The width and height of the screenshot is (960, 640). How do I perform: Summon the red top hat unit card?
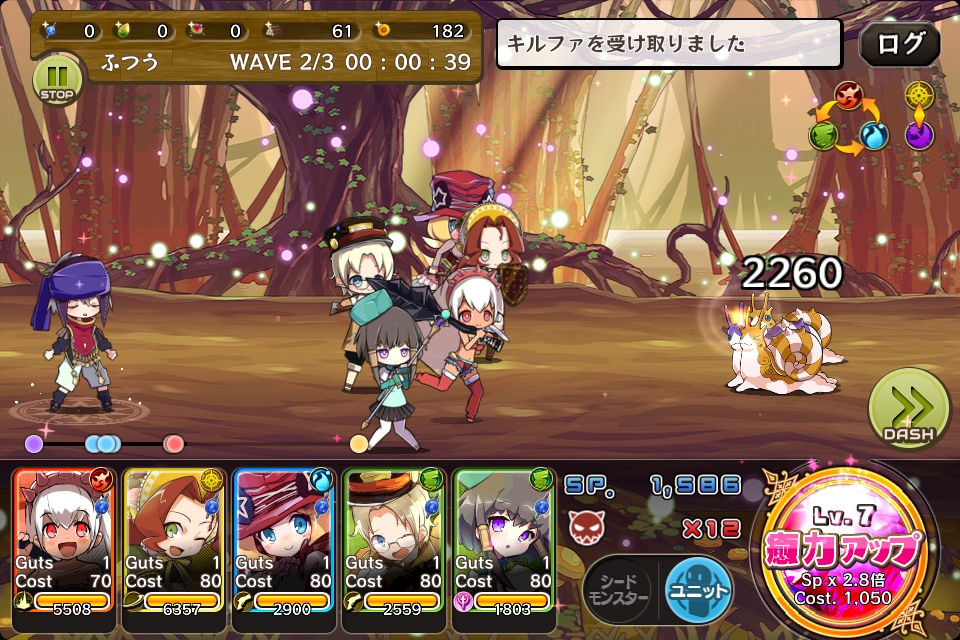pyautogui.click(x=286, y=540)
